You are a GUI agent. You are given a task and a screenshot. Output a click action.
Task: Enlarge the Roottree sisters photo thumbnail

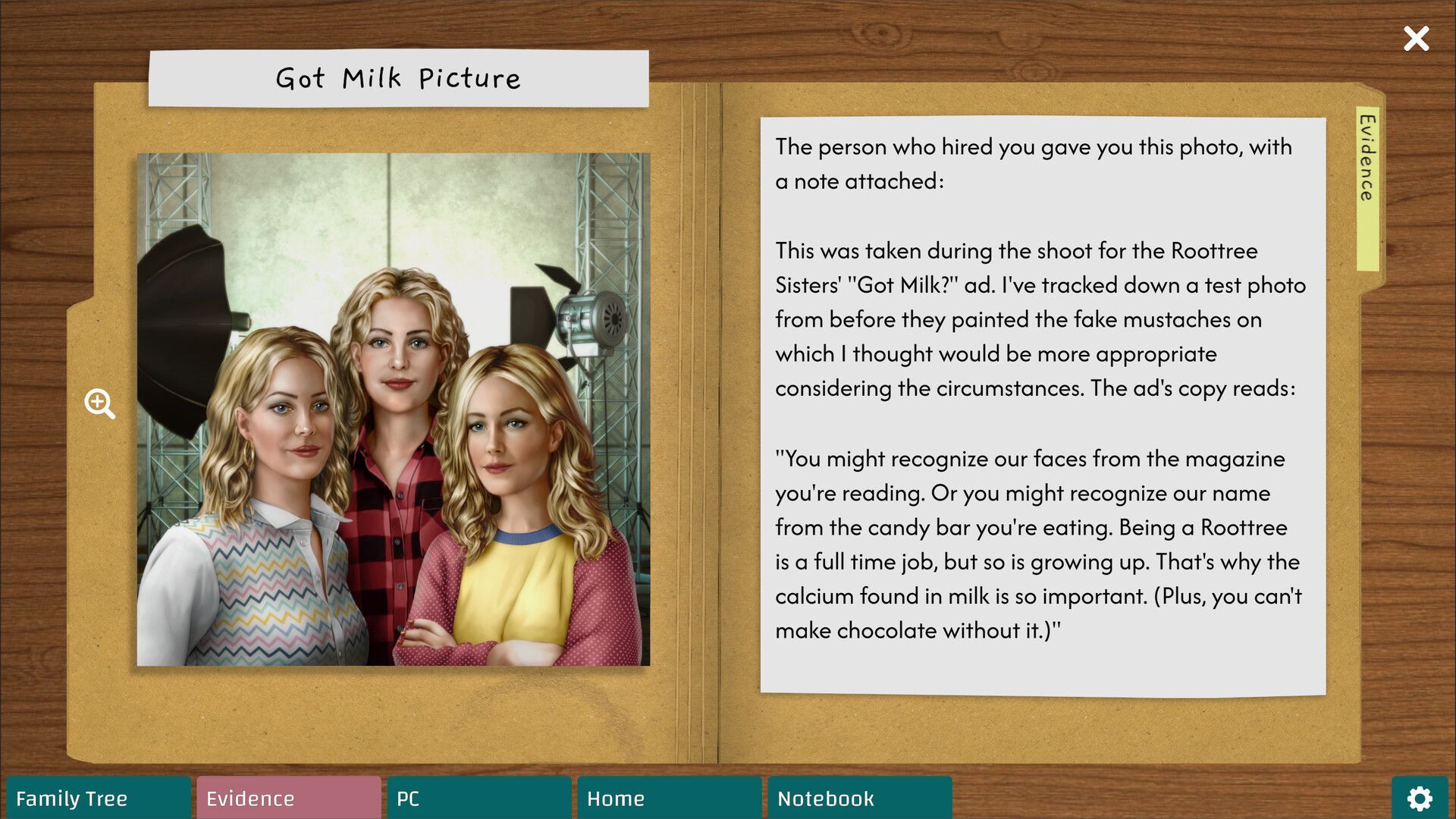[x=393, y=409]
